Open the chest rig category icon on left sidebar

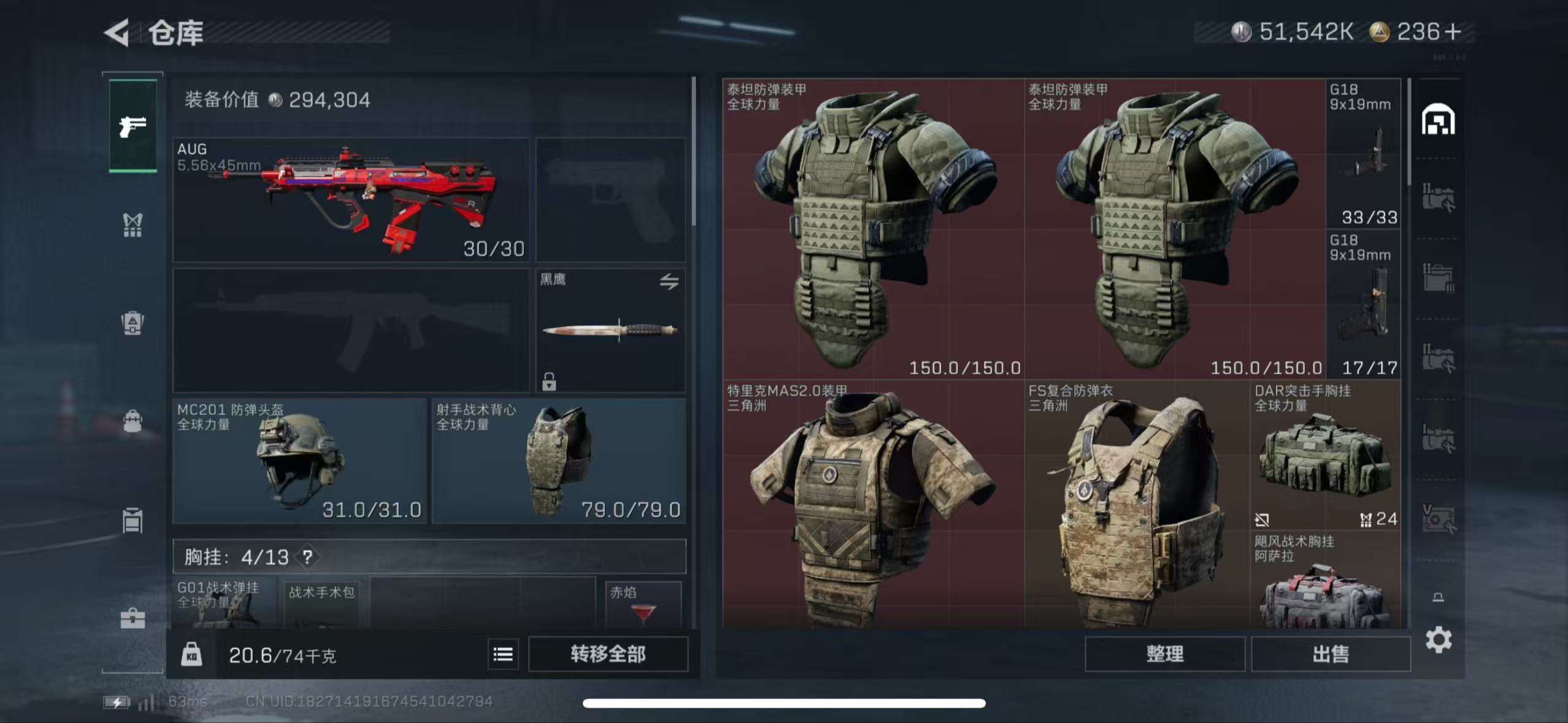point(132,226)
